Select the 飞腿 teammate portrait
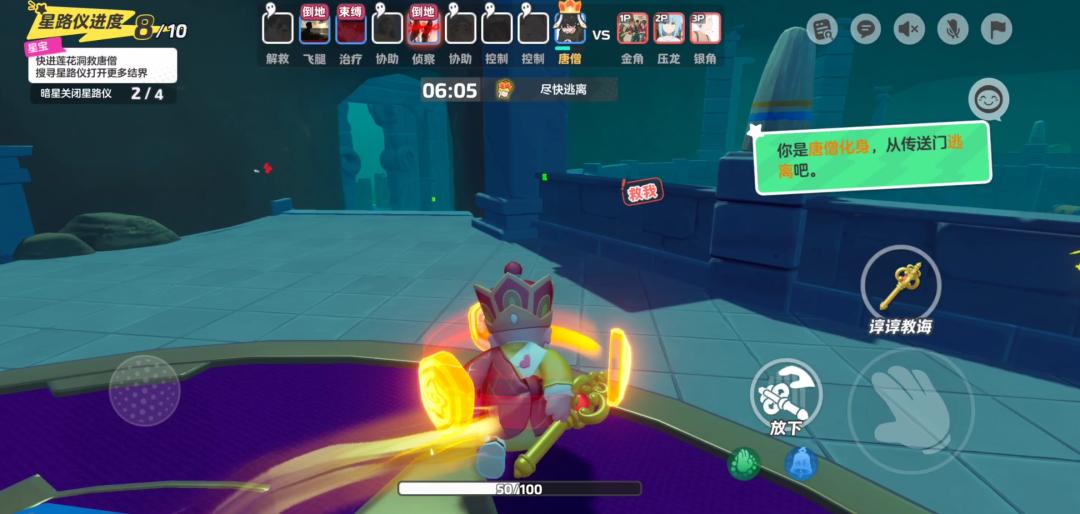Image resolution: width=1080 pixels, height=514 pixels. [x=314, y=27]
